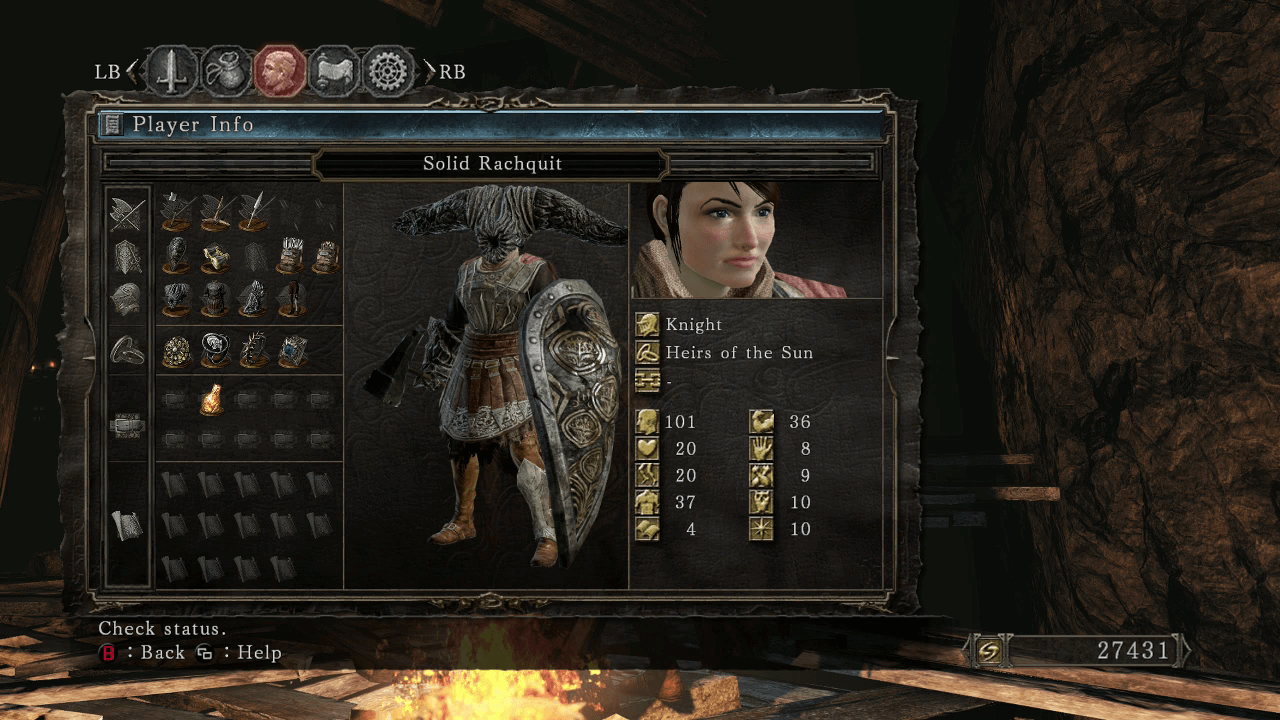This screenshot has height=720, width=1280.
Task: Open the gear system settings tab
Action: click(388, 72)
